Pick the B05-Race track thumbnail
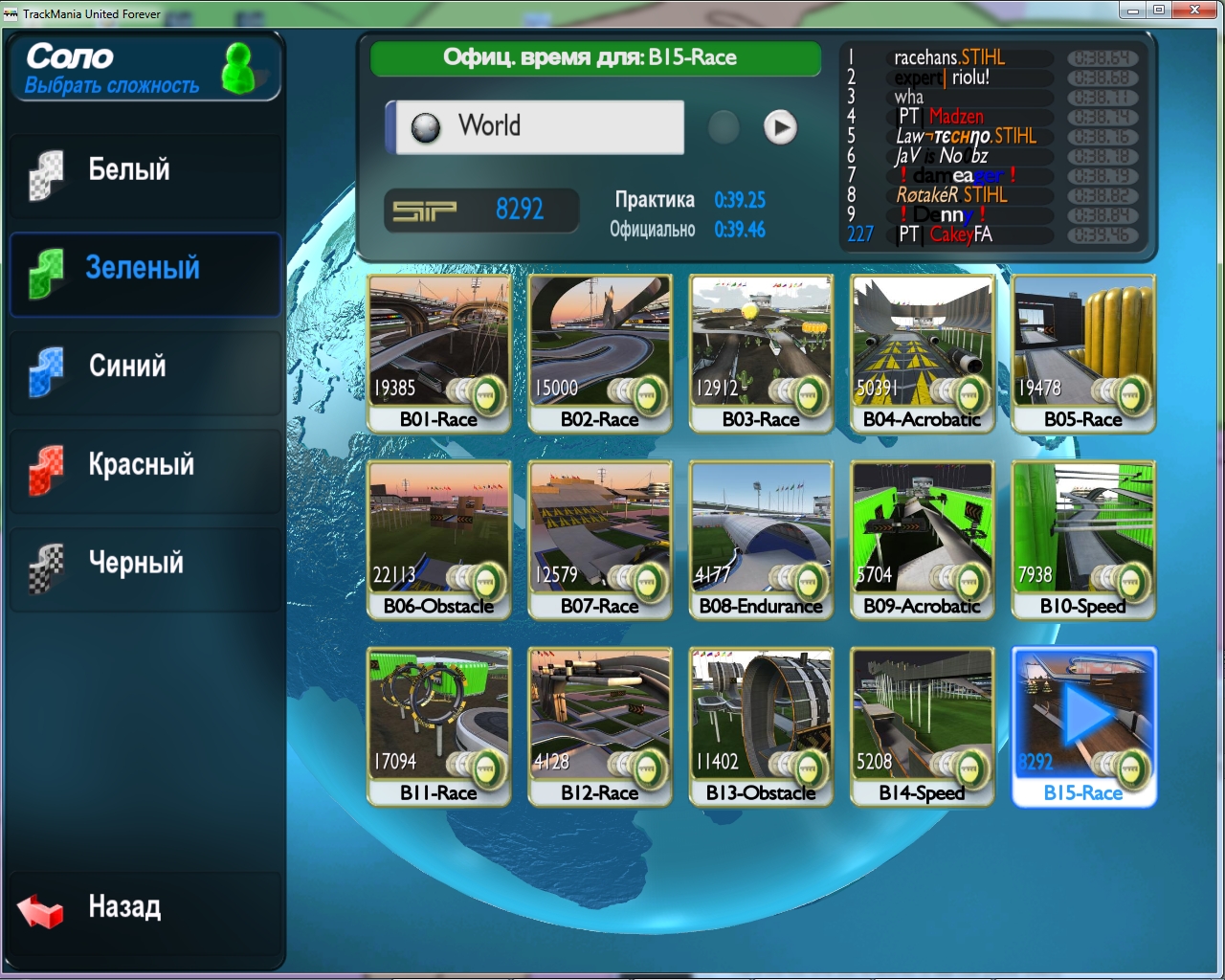 tap(1083, 352)
